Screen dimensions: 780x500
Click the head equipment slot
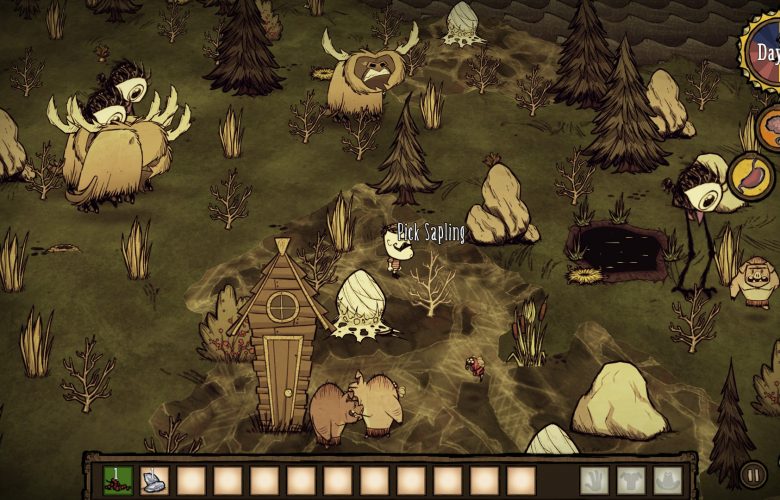click(x=667, y=481)
